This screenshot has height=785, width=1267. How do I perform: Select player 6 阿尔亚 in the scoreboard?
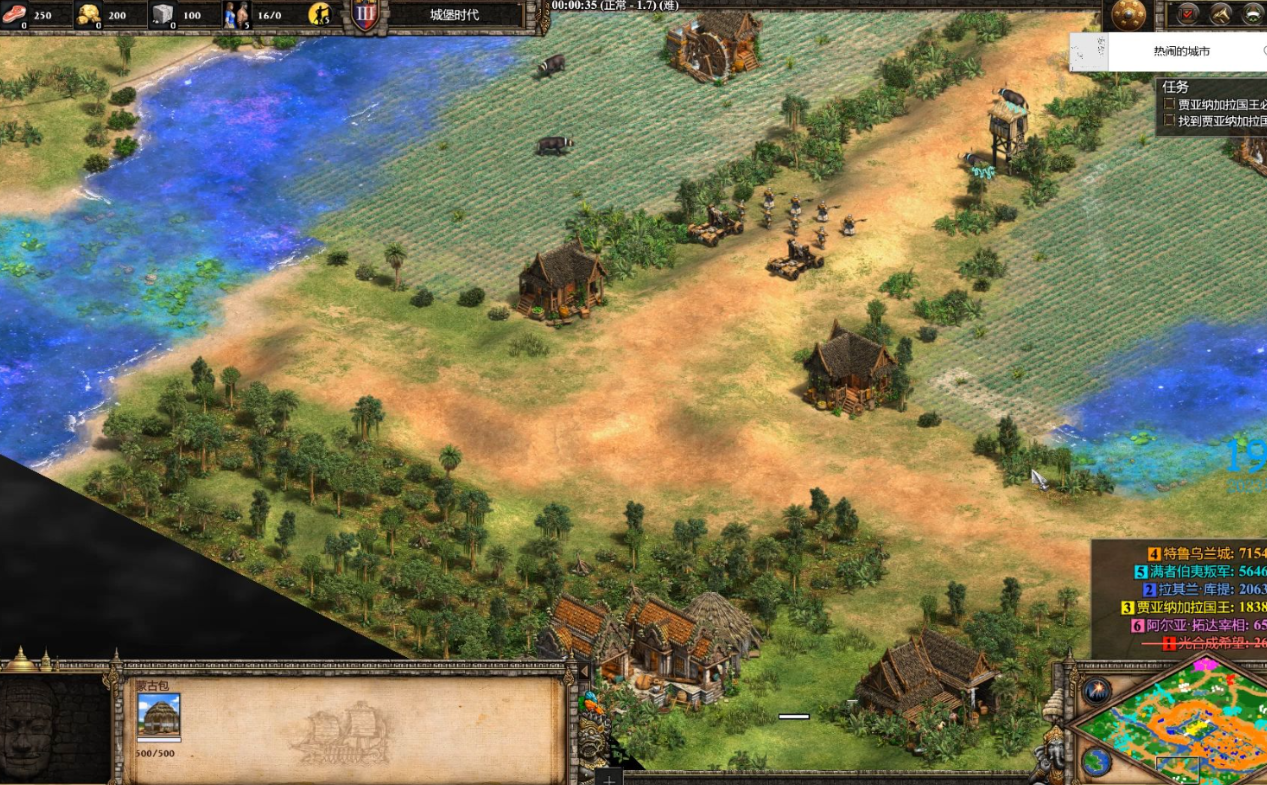pyautogui.click(x=1200, y=625)
